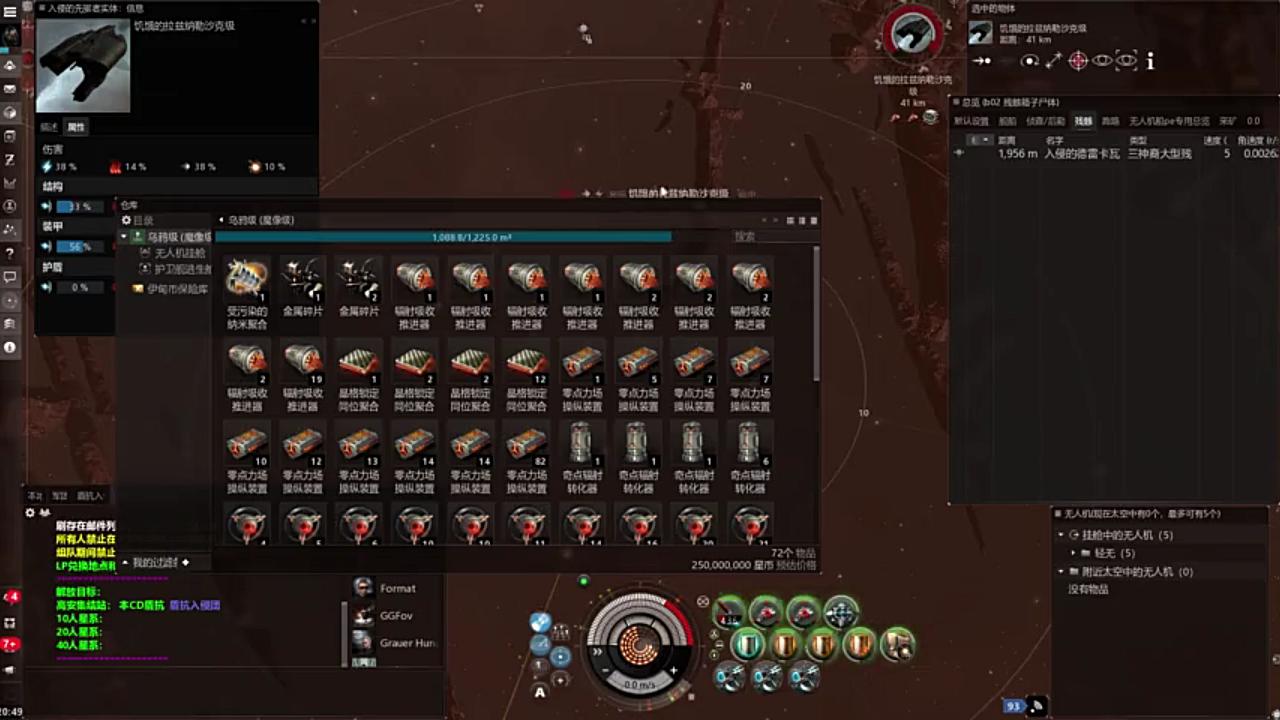Viewport: 1280px width, 720px height.
Task: Collapse the 乌鸦级 (魔像级) ship tree entry
Action: (x=123, y=235)
